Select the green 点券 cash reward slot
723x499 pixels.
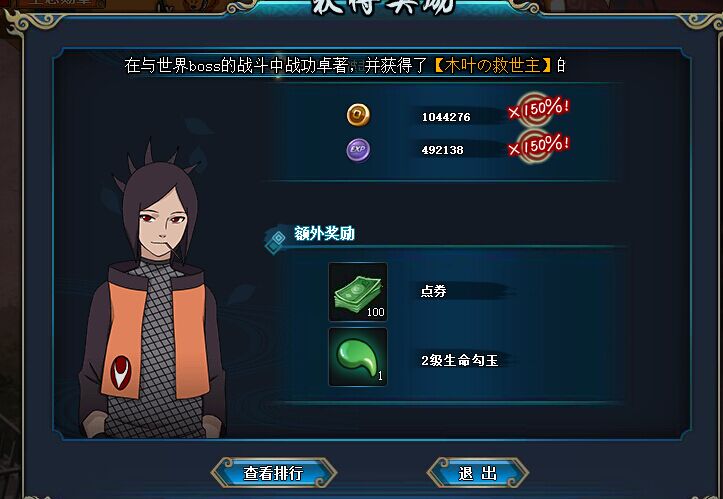pyautogui.click(x=358, y=292)
